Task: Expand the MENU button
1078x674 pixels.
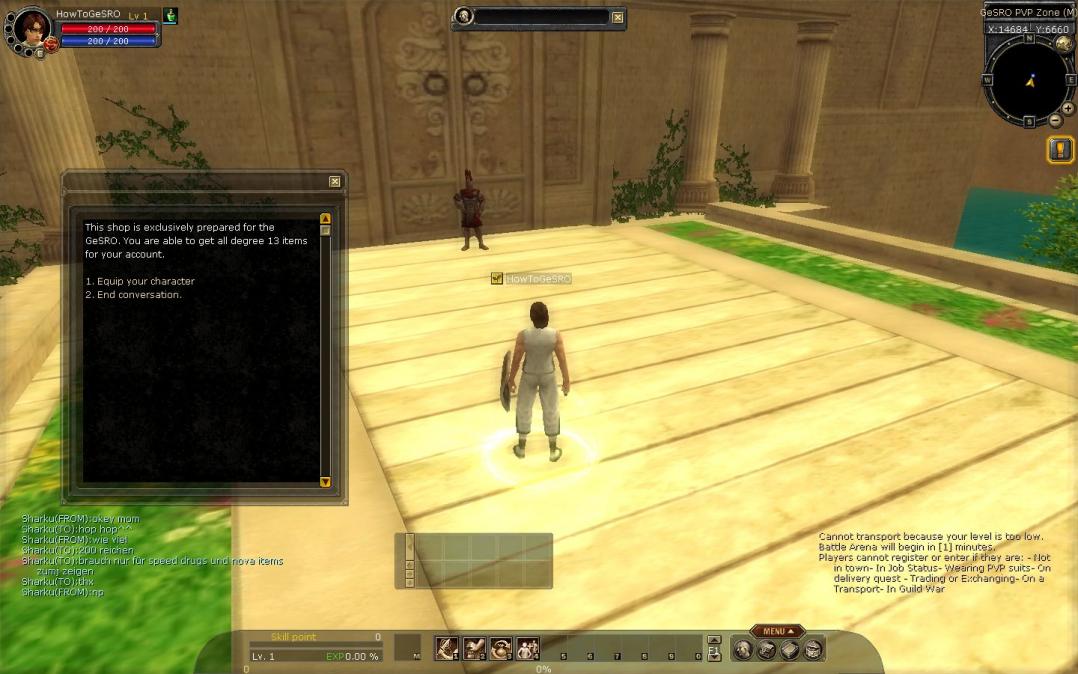Action: click(777, 631)
